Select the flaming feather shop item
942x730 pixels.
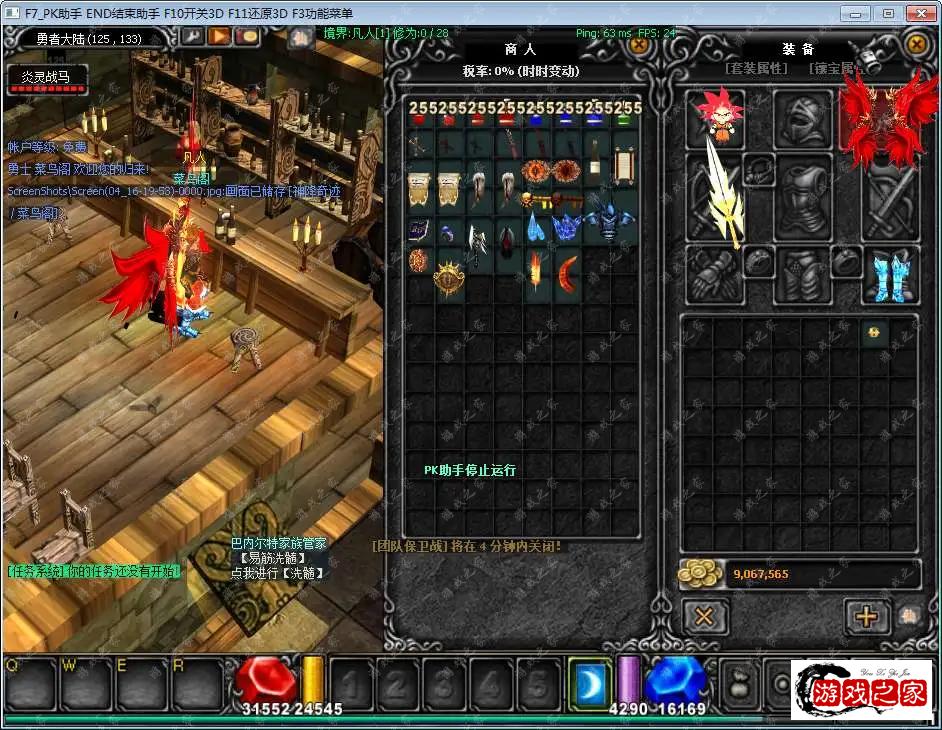point(537,269)
